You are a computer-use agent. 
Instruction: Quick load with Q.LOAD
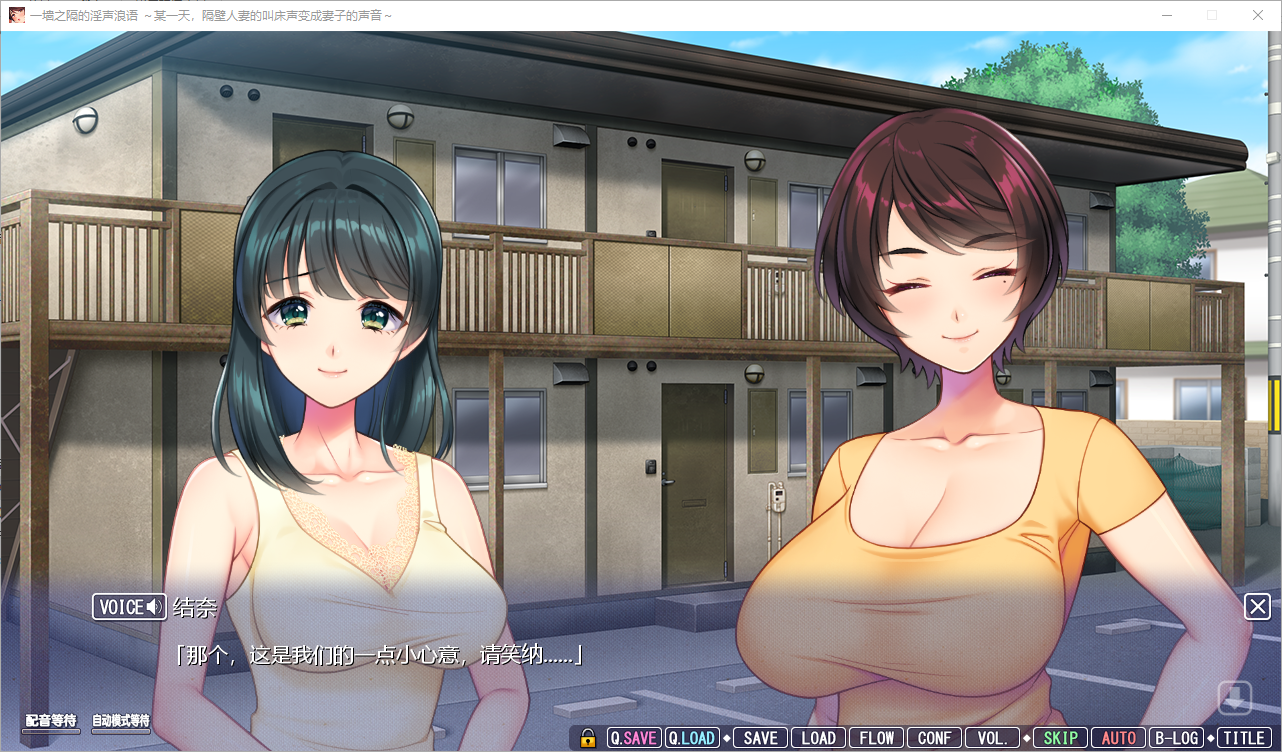692,738
